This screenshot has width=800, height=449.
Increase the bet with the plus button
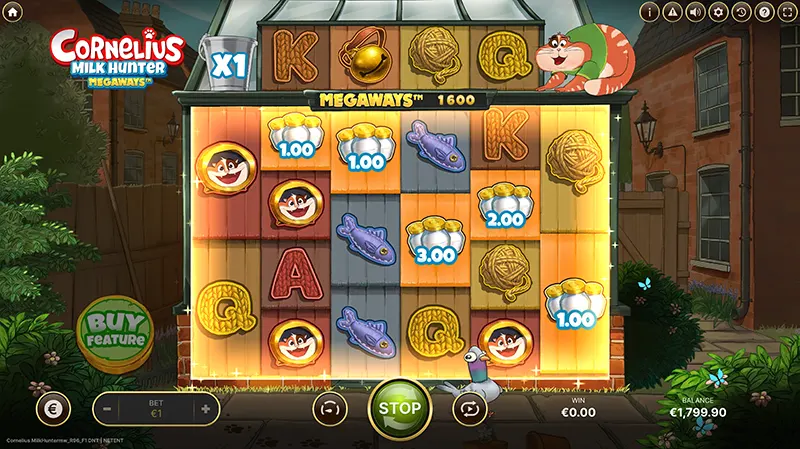205,408
